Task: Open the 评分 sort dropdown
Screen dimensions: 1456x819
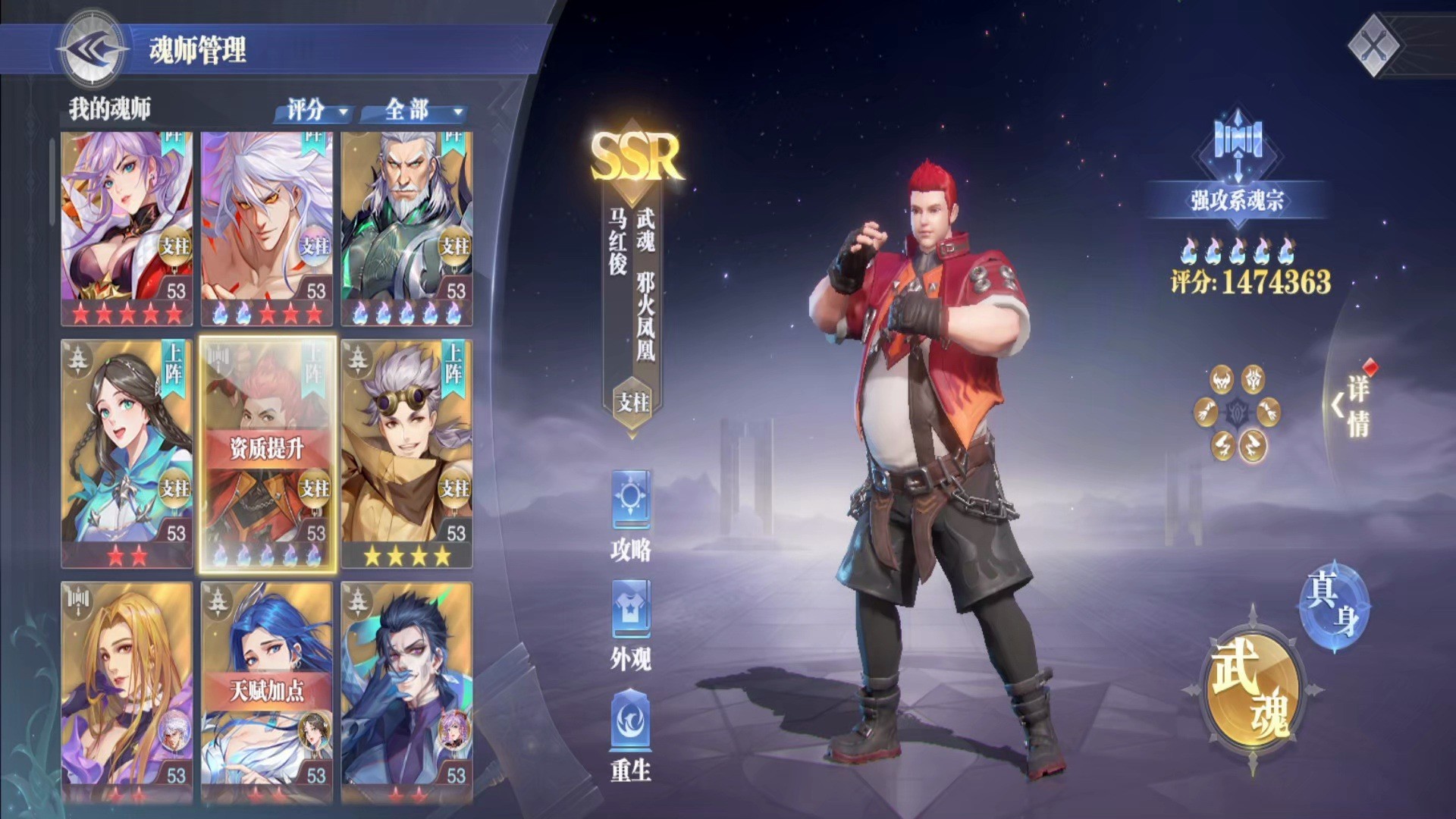Action: pyautogui.click(x=316, y=111)
